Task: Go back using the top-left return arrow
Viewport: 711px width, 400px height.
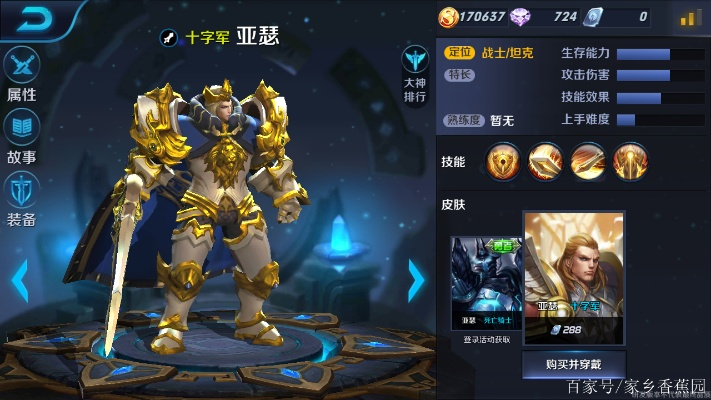Action: [x=31, y=17]
